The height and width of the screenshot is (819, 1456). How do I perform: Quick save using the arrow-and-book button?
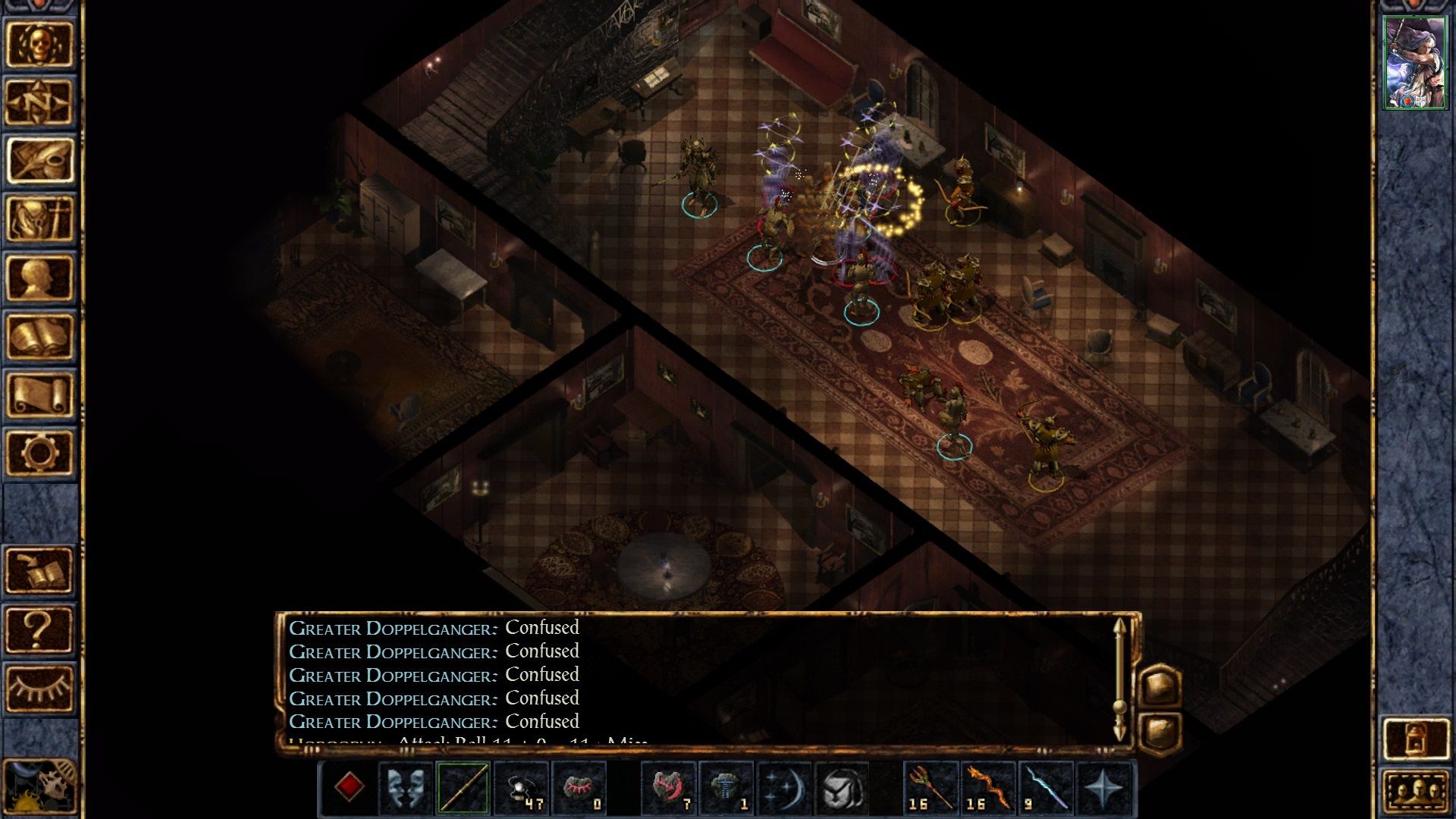tap(39, 570)
